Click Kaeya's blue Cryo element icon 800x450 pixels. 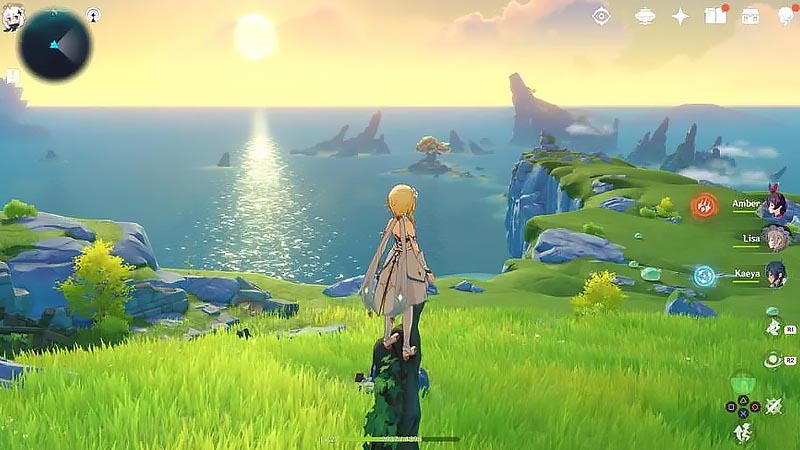pos(705,274)
